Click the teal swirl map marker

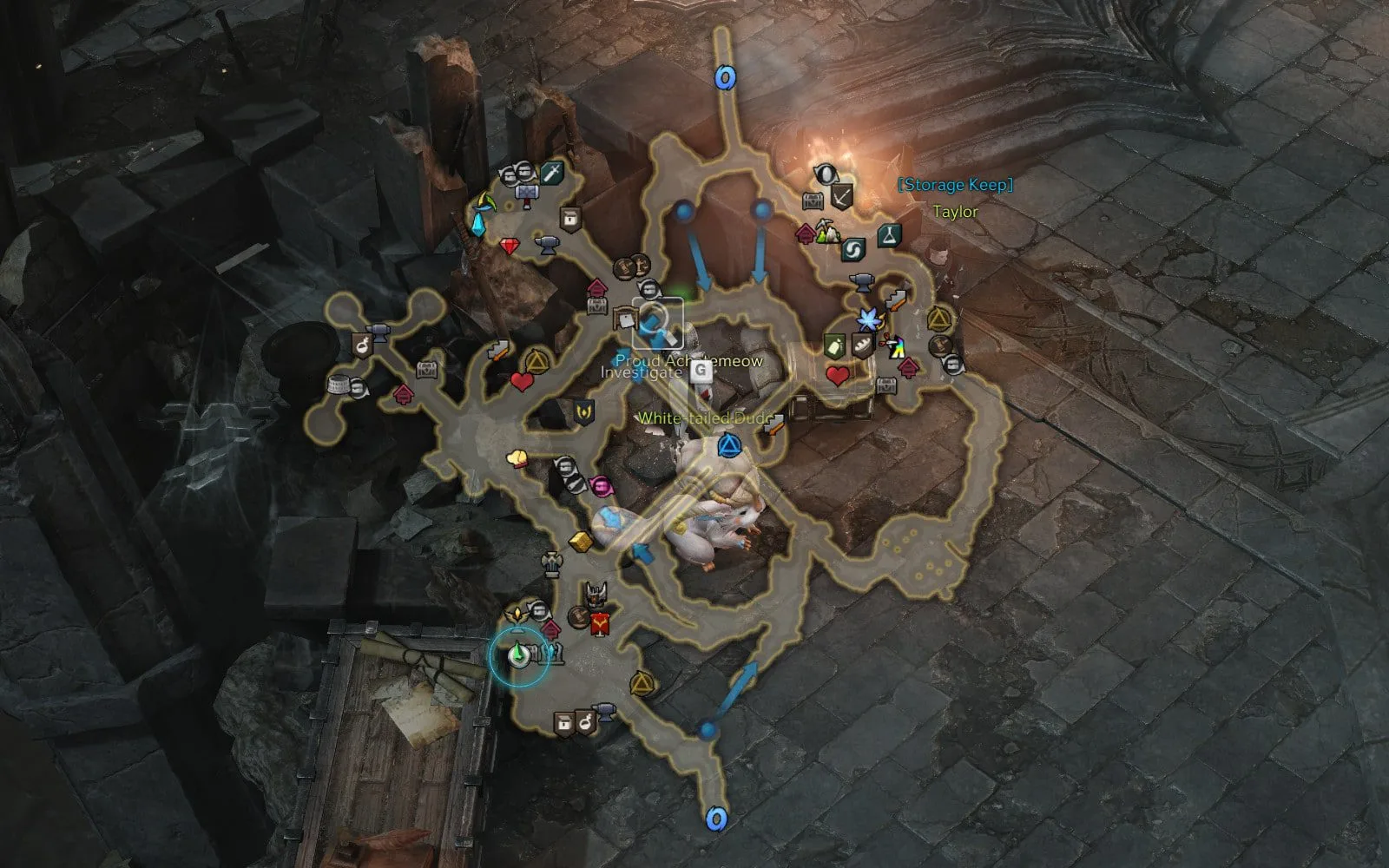852,249
